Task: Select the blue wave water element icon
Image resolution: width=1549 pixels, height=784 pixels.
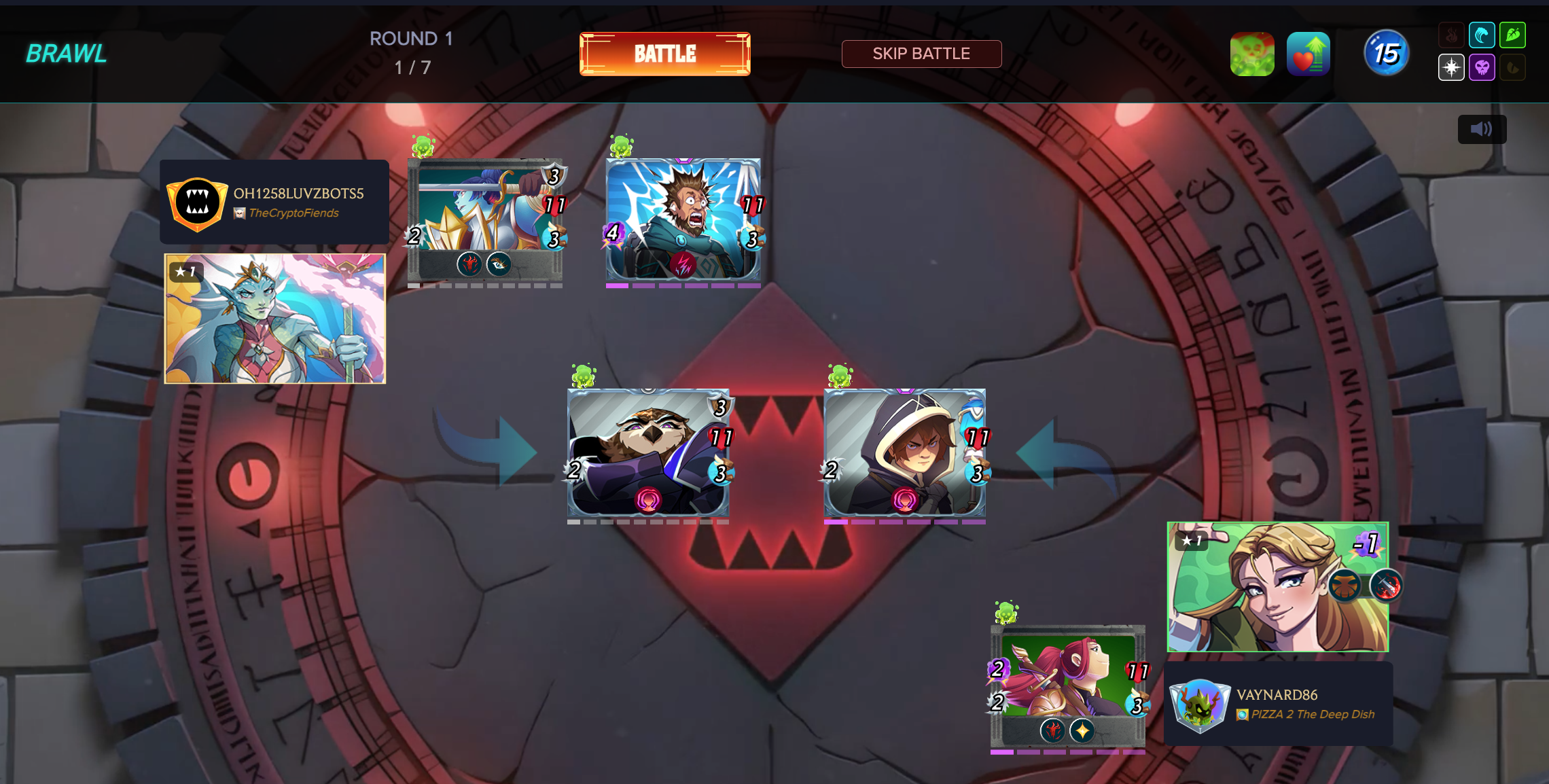Action: click(x=1481, y=35)
